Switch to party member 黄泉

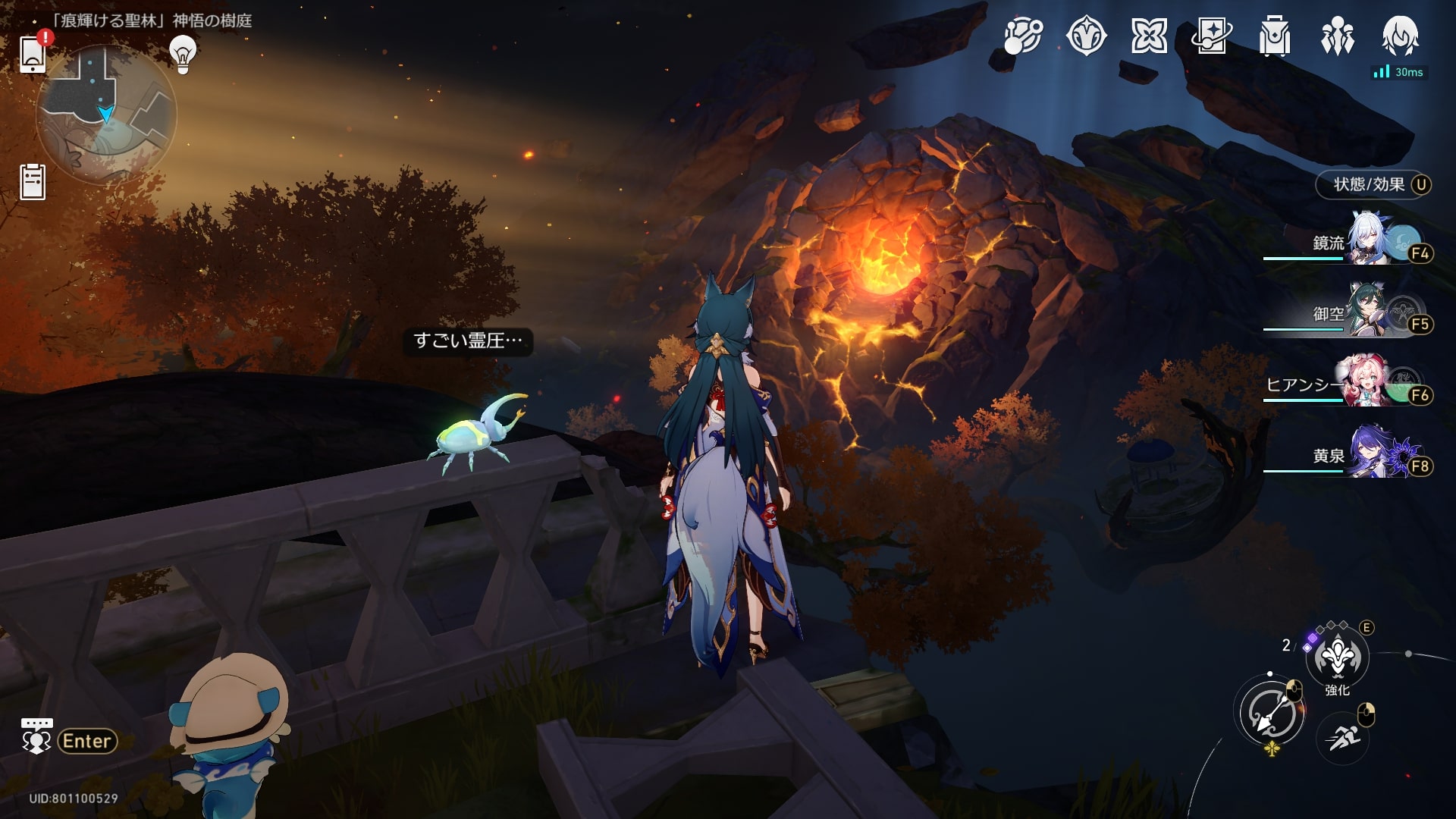click(1373, 453)
